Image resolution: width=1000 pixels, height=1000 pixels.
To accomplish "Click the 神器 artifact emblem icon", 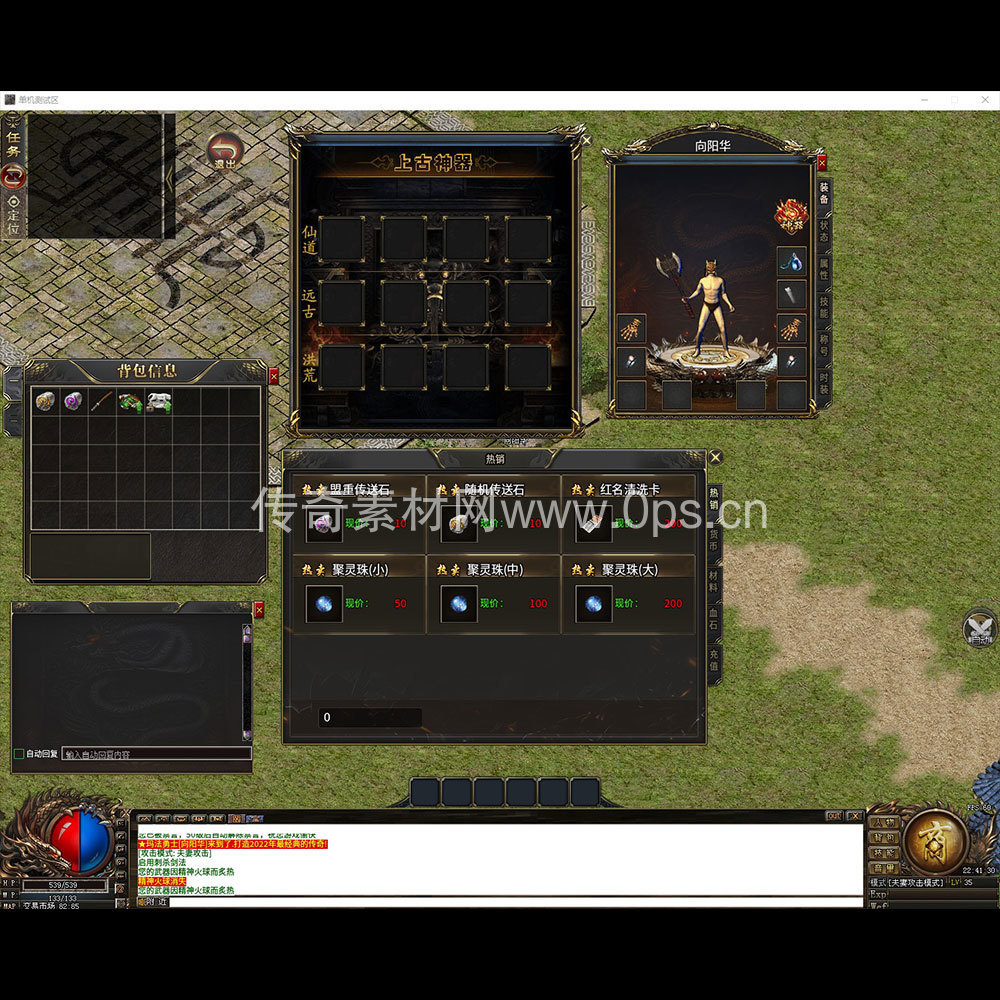I will coord(791,215).
